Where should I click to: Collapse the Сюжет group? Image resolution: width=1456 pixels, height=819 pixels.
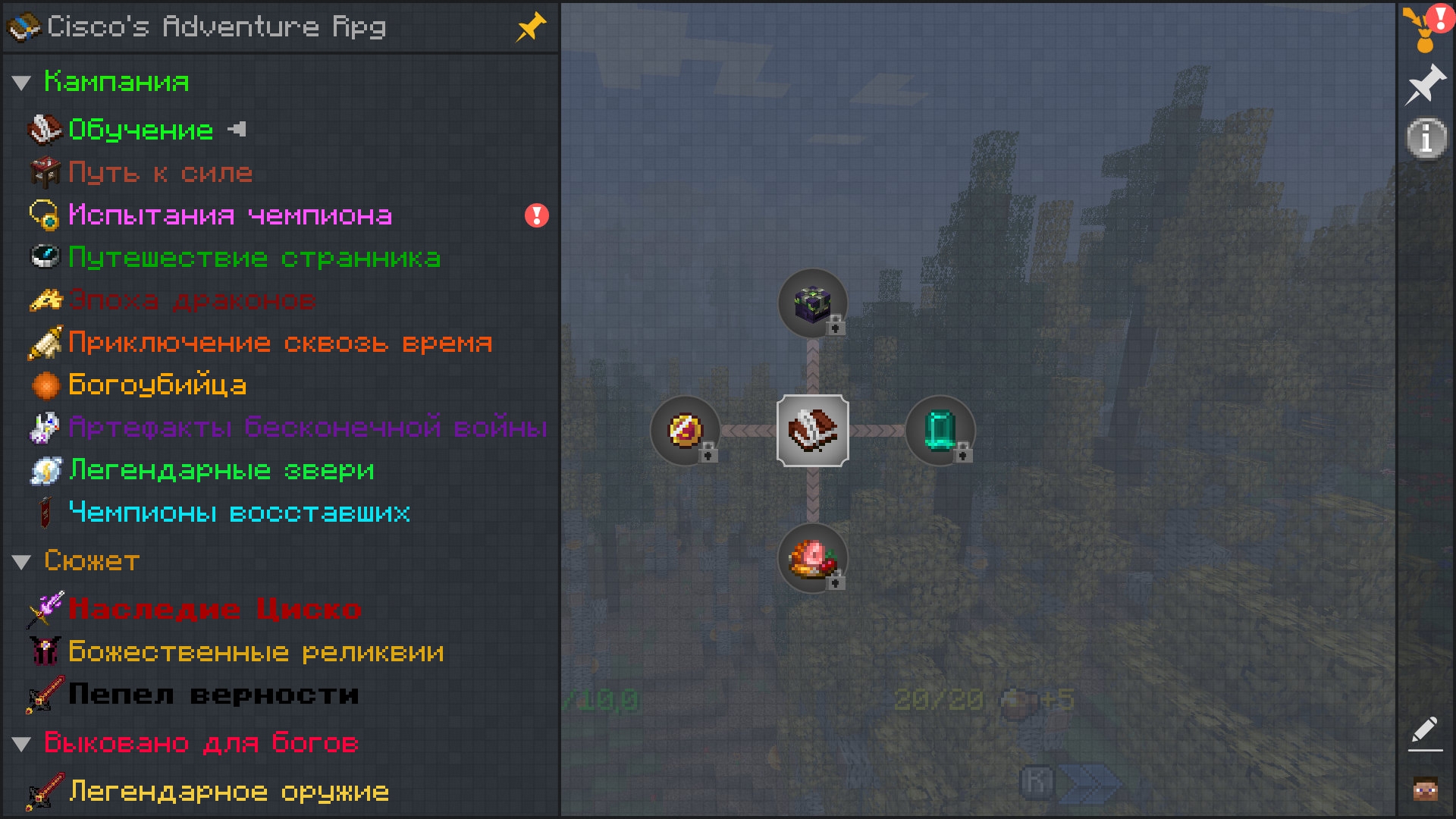click(x=21, y=562)
